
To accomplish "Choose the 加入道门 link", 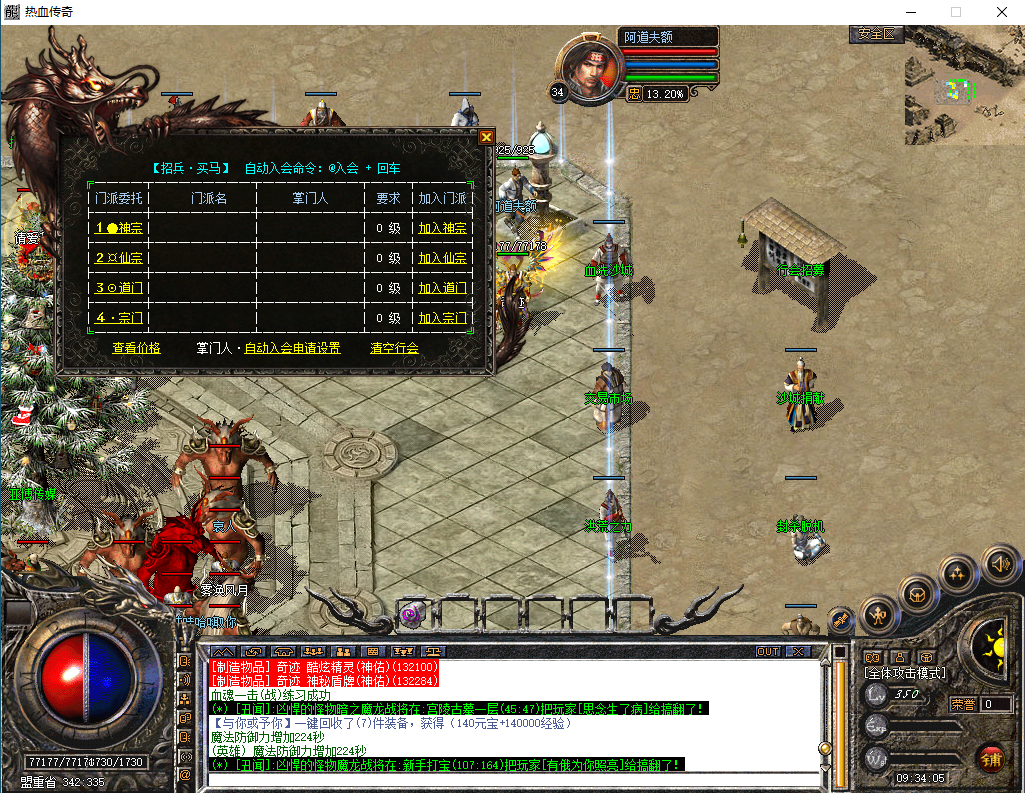I will coord(442,288).
